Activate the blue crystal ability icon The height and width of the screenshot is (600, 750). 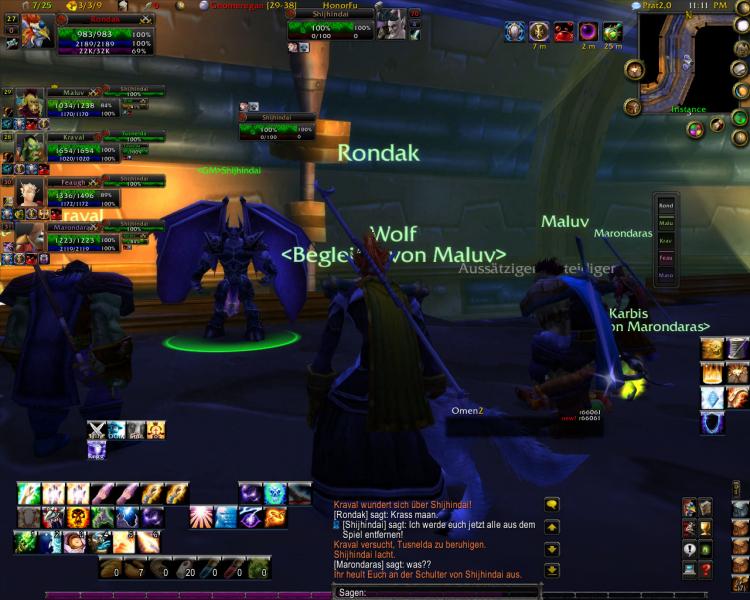[712, 397]
